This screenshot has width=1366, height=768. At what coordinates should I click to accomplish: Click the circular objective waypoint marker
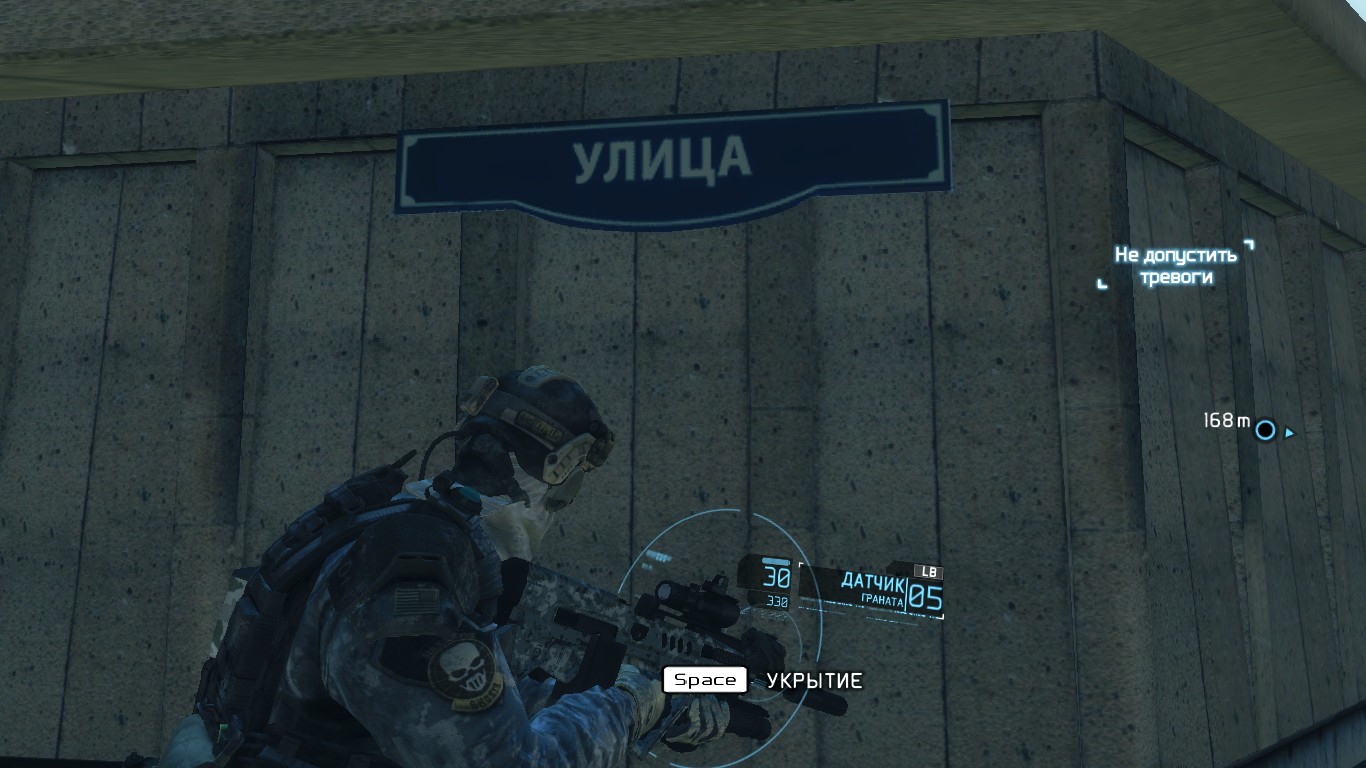[1265, 430]
